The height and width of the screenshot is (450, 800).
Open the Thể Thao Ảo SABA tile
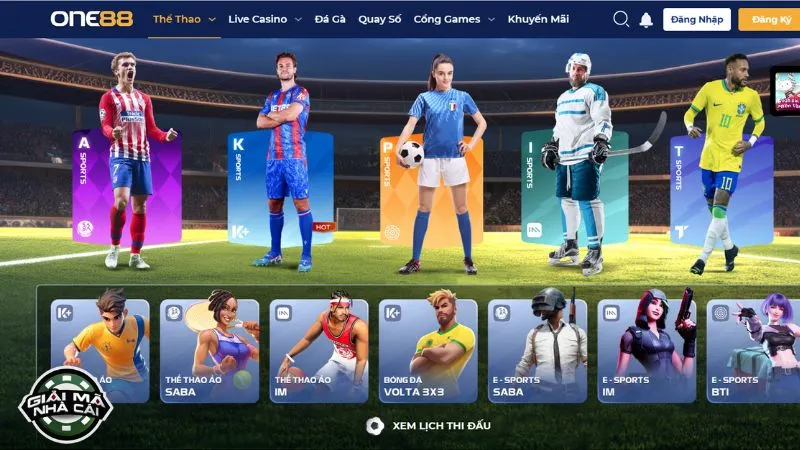coord(209,350)
